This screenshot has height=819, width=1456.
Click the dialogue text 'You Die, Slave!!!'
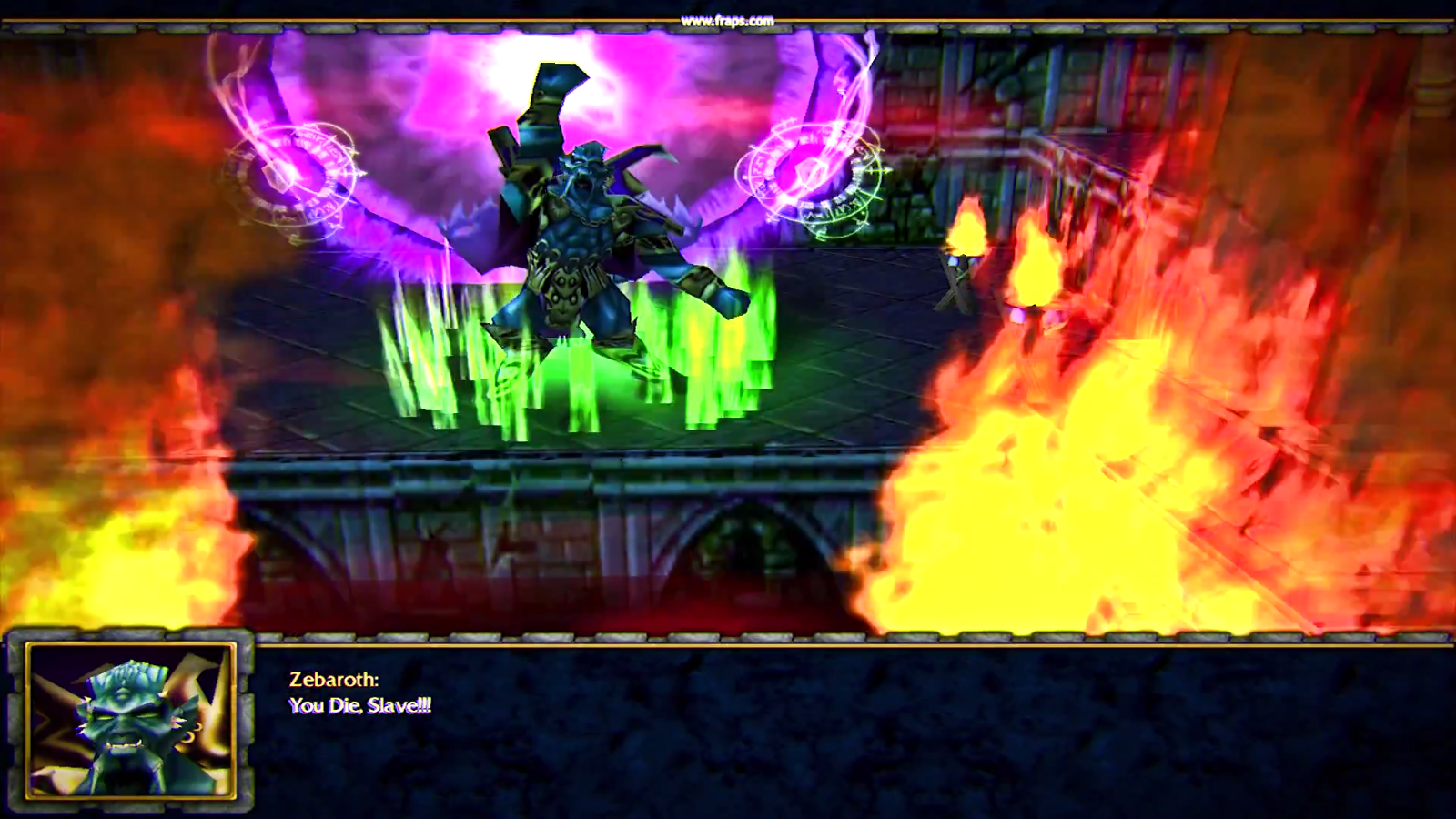(x=360, y=703)
